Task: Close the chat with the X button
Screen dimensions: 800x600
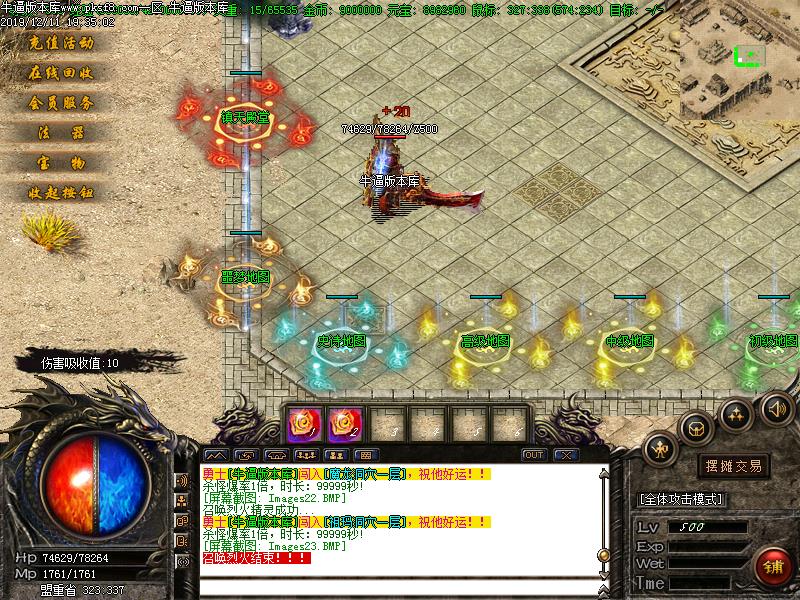Action: tap(566, 455)
